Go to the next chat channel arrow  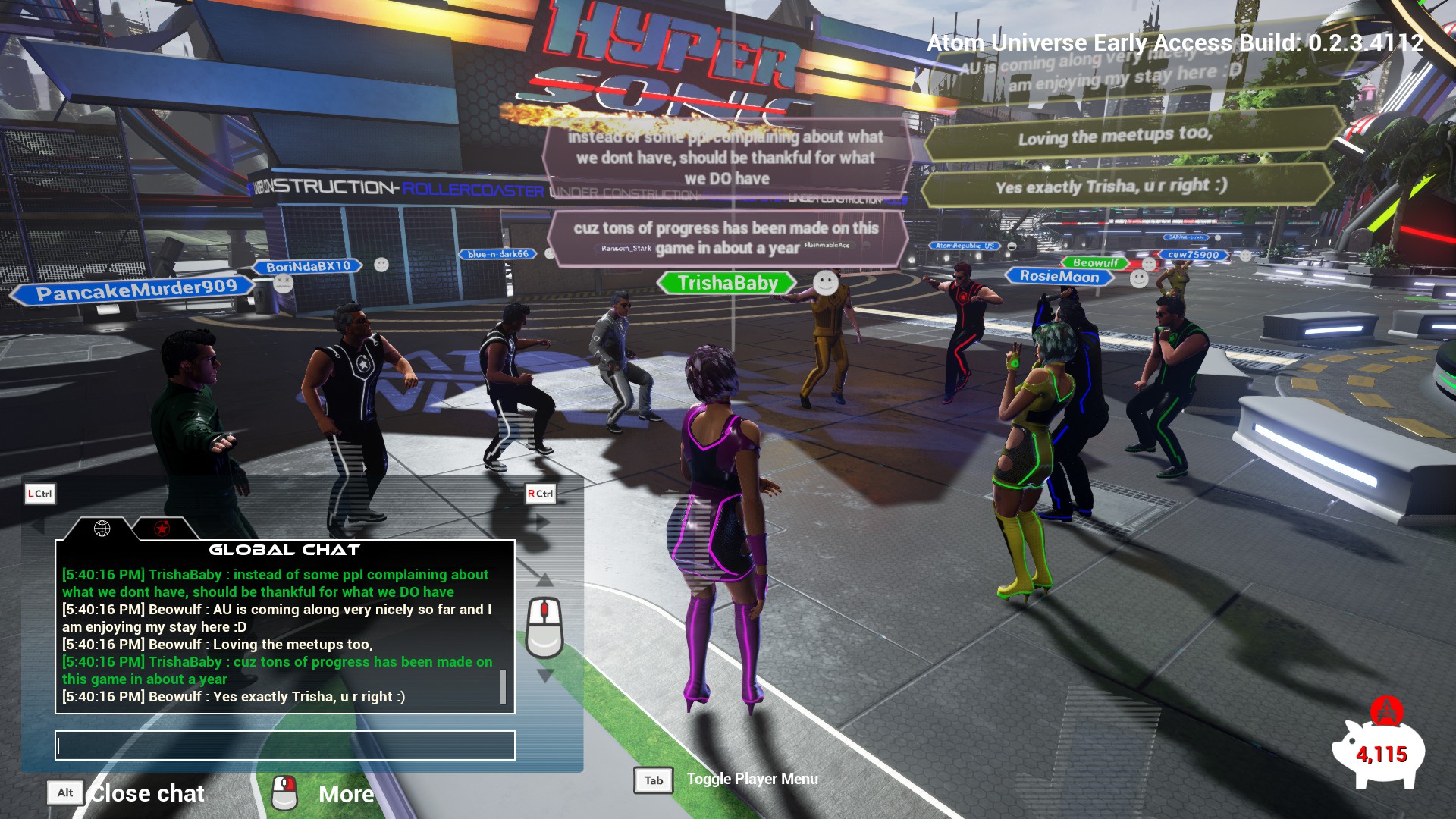click(x=543, y=522)
